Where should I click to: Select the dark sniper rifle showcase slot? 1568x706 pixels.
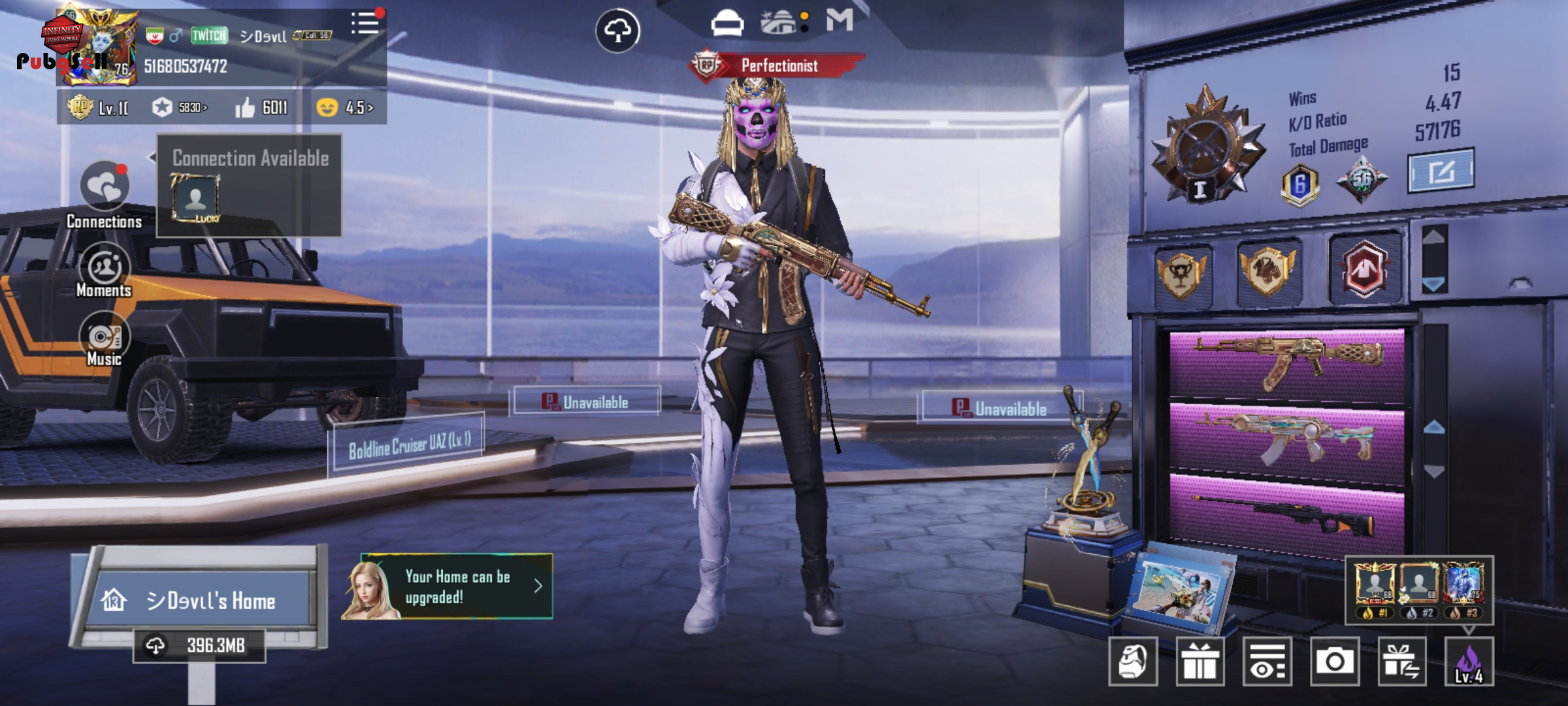click(1286, 513)
